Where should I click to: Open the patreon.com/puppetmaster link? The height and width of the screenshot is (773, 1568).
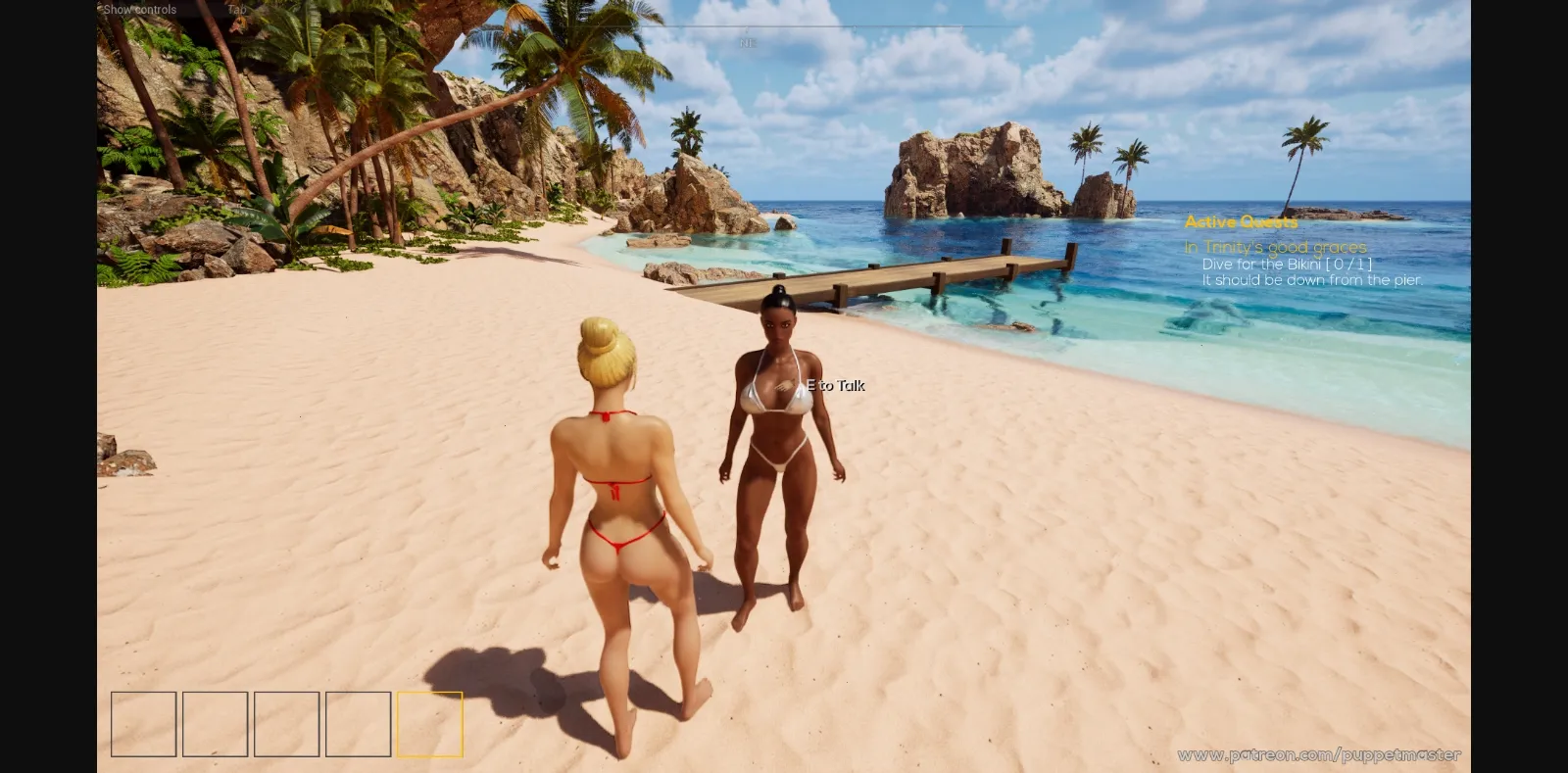point(1318,755)
